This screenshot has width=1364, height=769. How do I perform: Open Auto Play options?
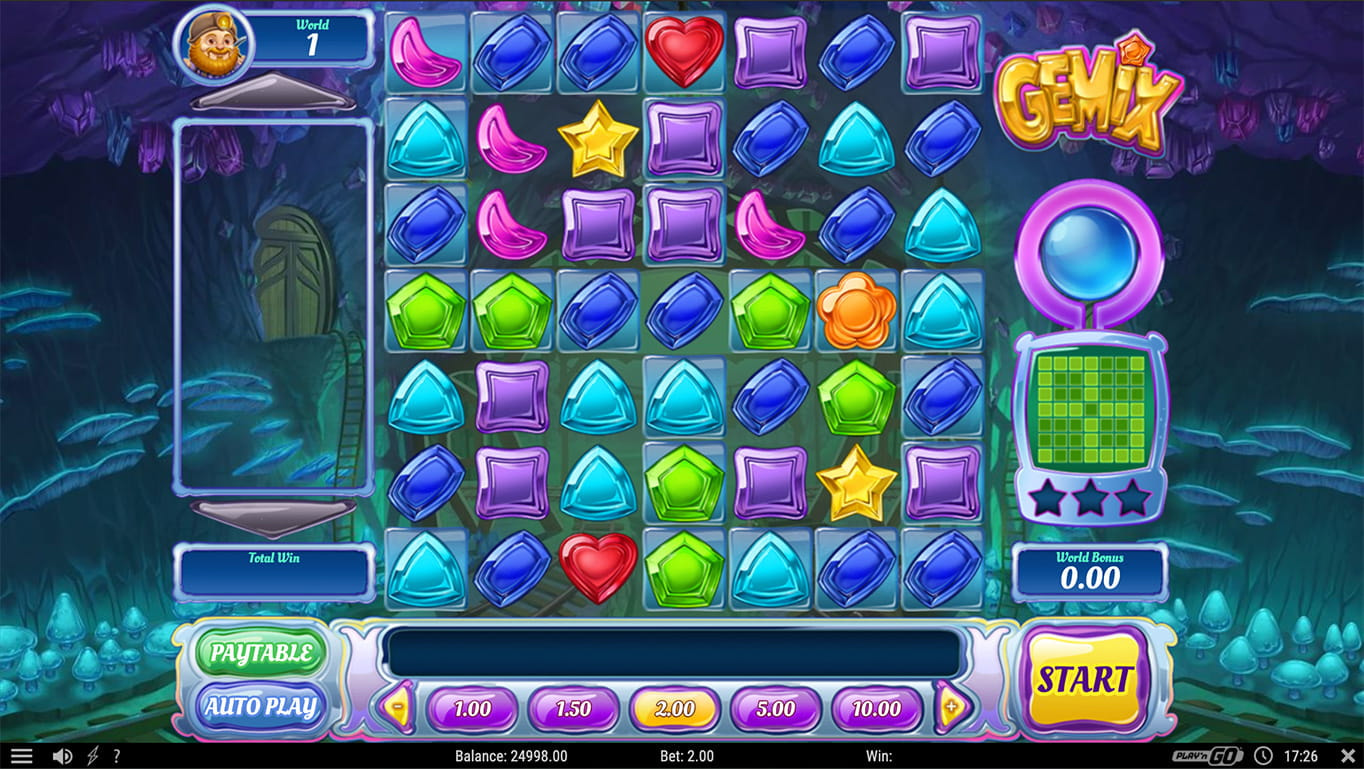[x=260, y=707]
